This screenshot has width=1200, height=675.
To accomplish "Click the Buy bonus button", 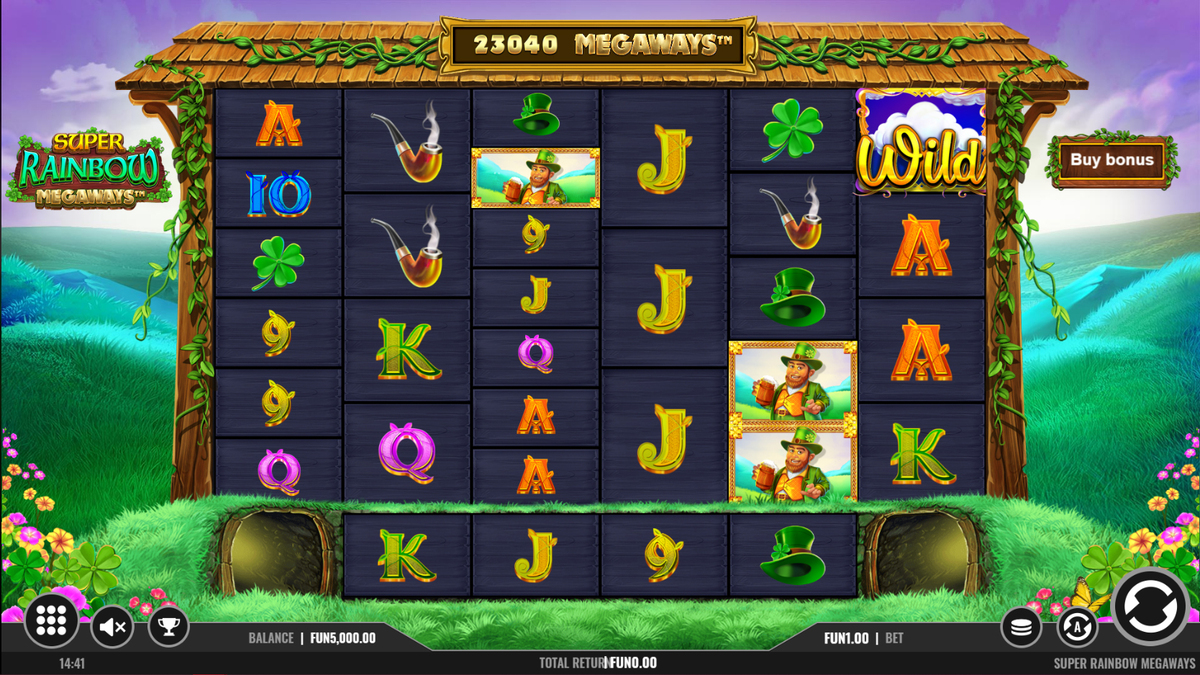I will [x=1111, y=160].
